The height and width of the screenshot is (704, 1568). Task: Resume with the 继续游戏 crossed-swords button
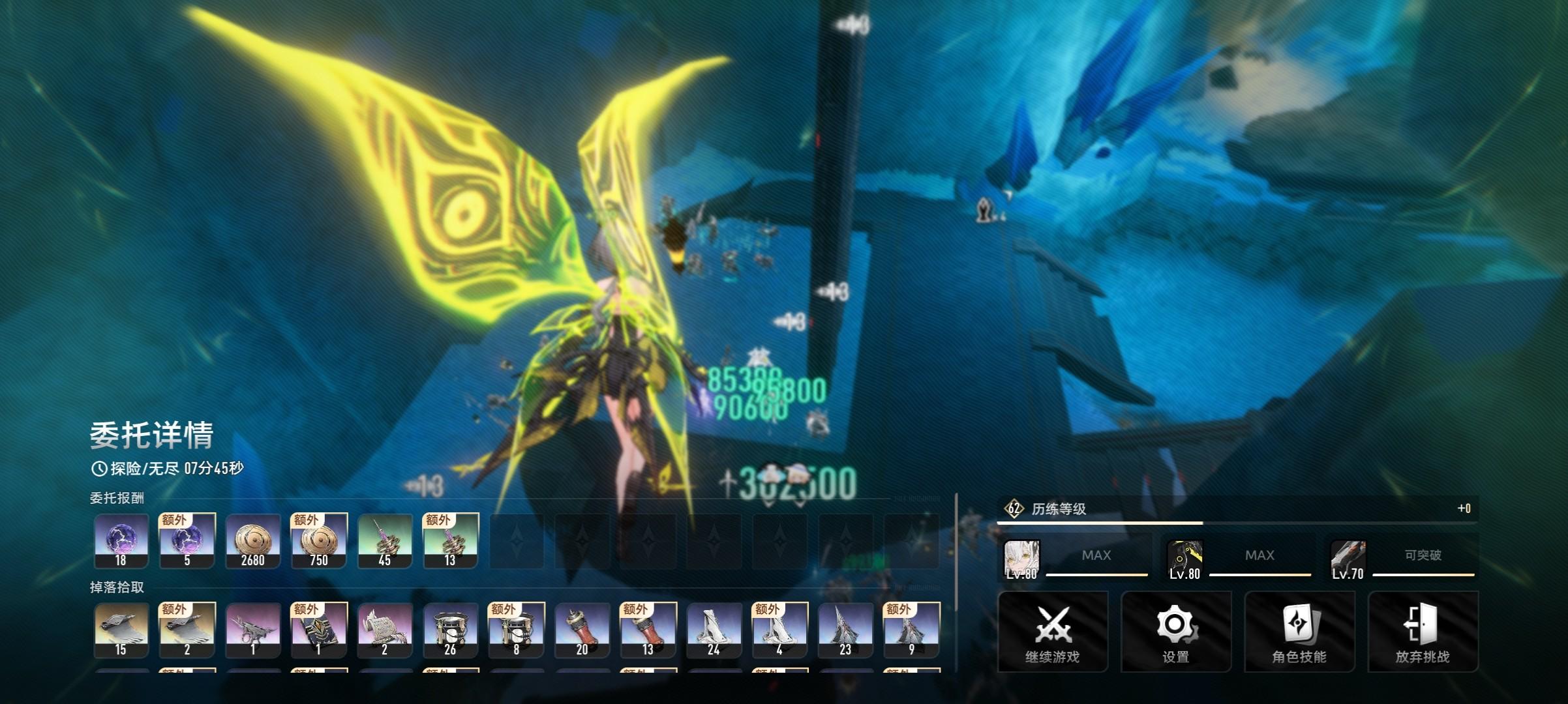point(1052,631)
